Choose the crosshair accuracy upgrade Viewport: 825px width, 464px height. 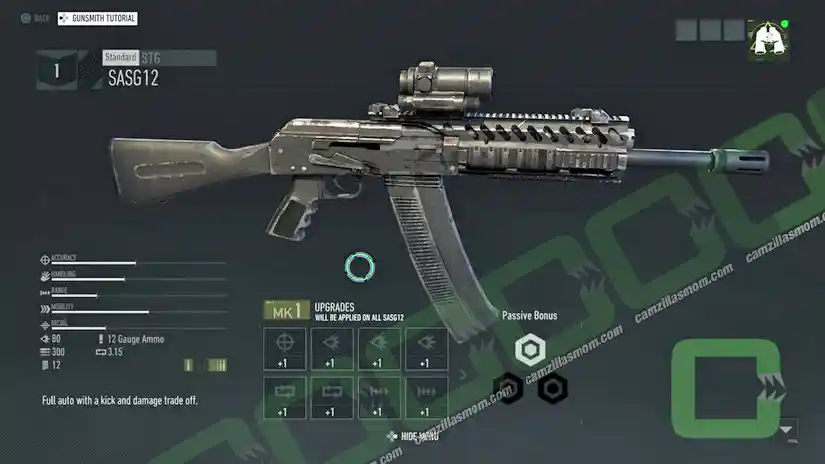[x=284, y=349]
